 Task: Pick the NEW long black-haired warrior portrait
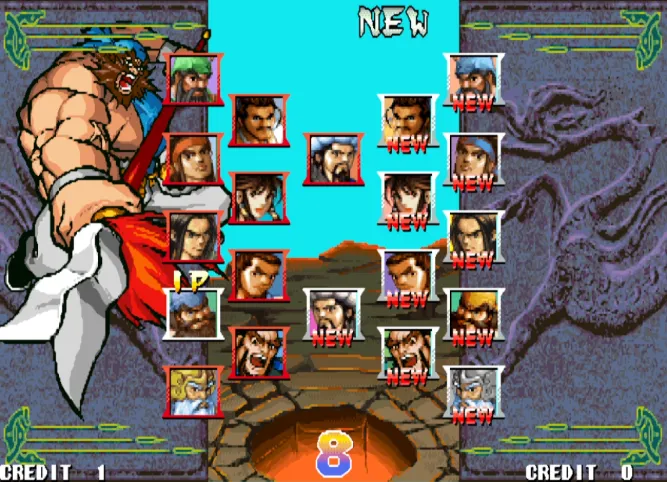(x=473, y=236)
